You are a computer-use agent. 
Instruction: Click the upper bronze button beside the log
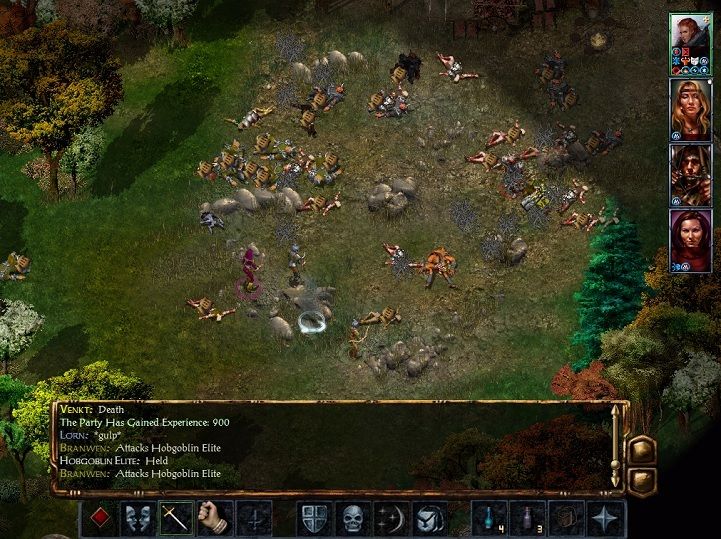click(x=641, y=449)
